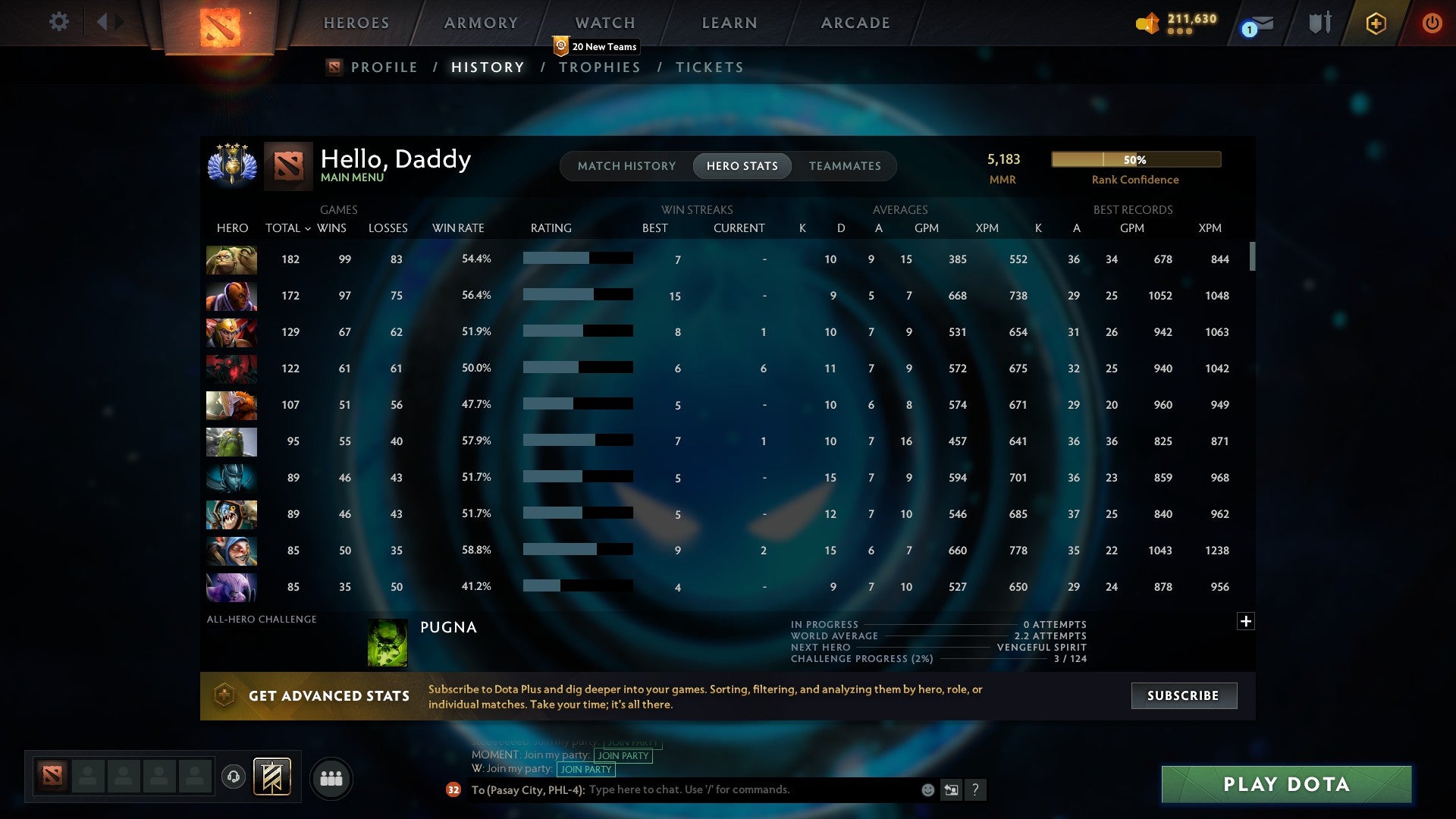1456x819 pixels.
Task: Click the headset voice chat icon
Action: point(232,777)
